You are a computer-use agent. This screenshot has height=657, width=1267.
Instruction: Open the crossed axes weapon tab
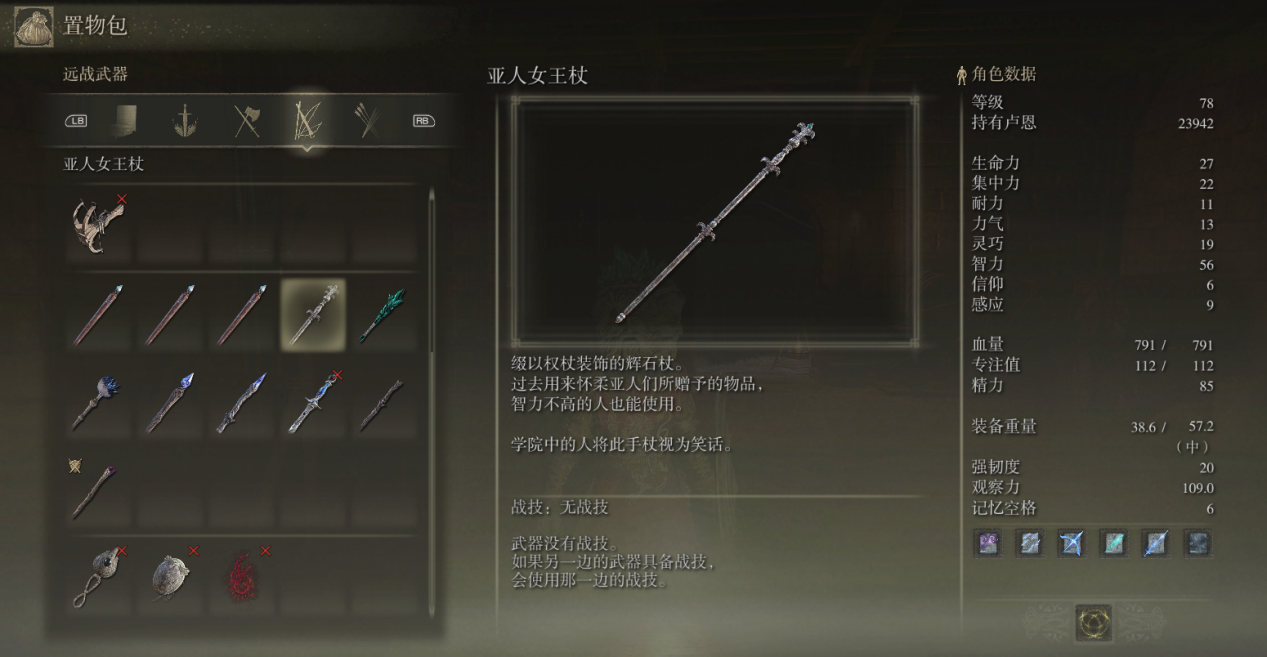click(x=247, y=121)
